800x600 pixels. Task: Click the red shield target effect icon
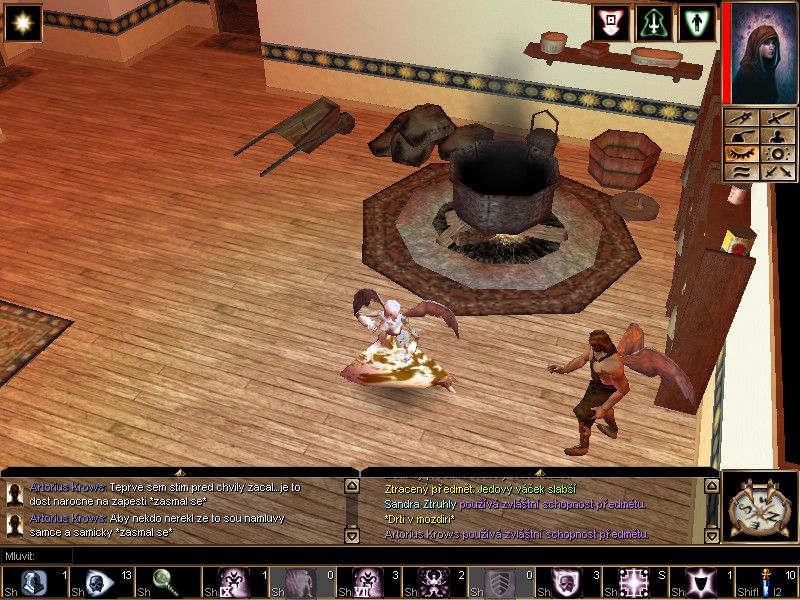tap(611, 23)
